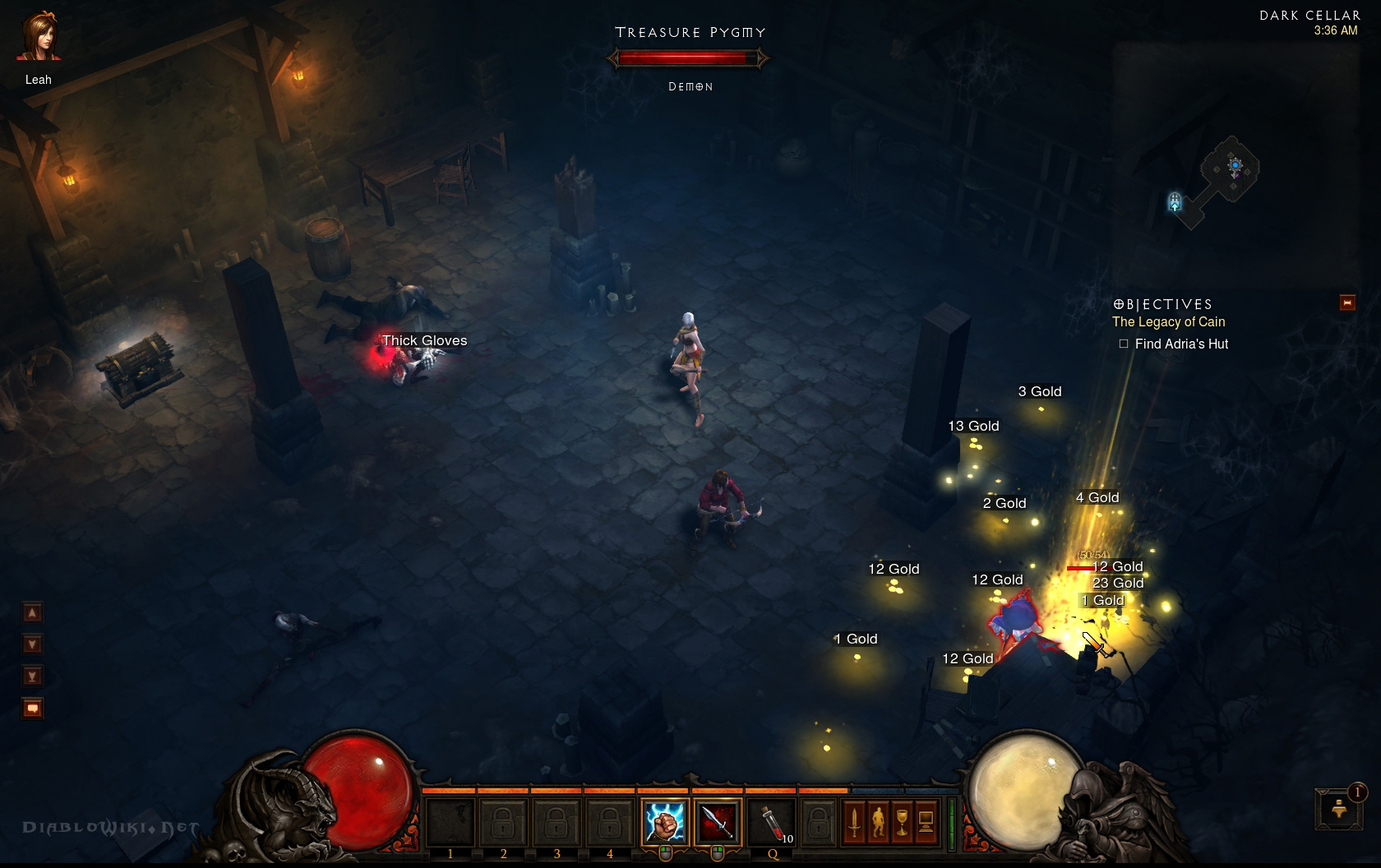Click the empty skill slot 1
This screenshot has width=1381, height=868.
pyautogui.click(x=450, y=822)
